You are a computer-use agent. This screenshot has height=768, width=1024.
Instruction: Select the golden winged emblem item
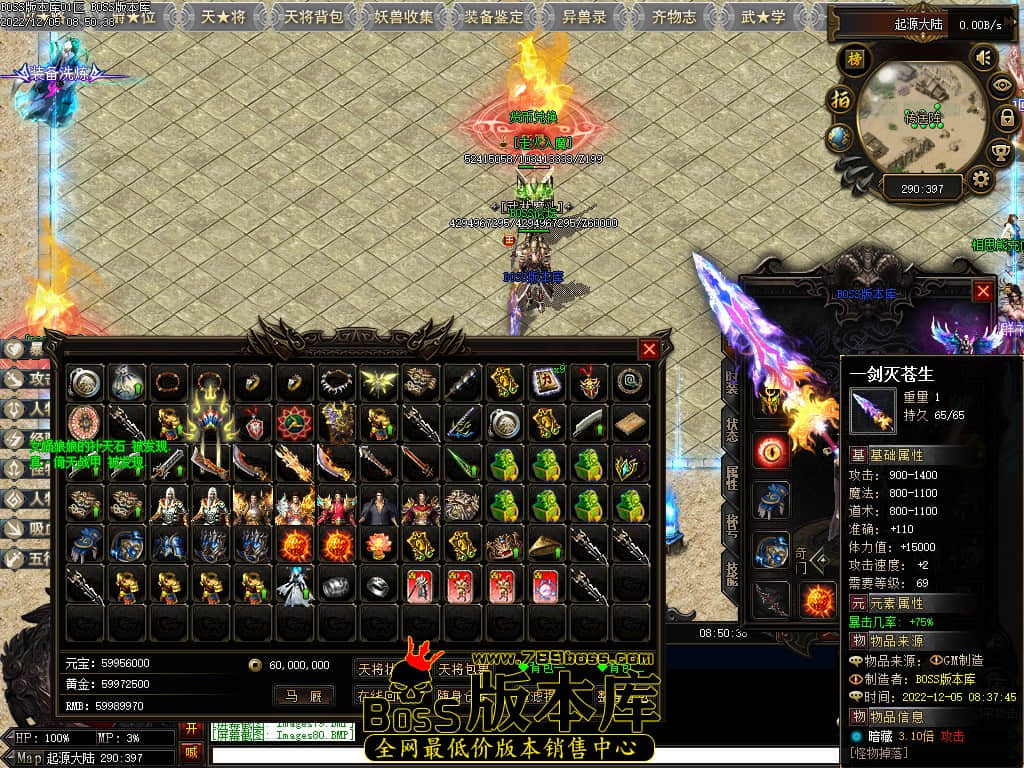point(378,382)
